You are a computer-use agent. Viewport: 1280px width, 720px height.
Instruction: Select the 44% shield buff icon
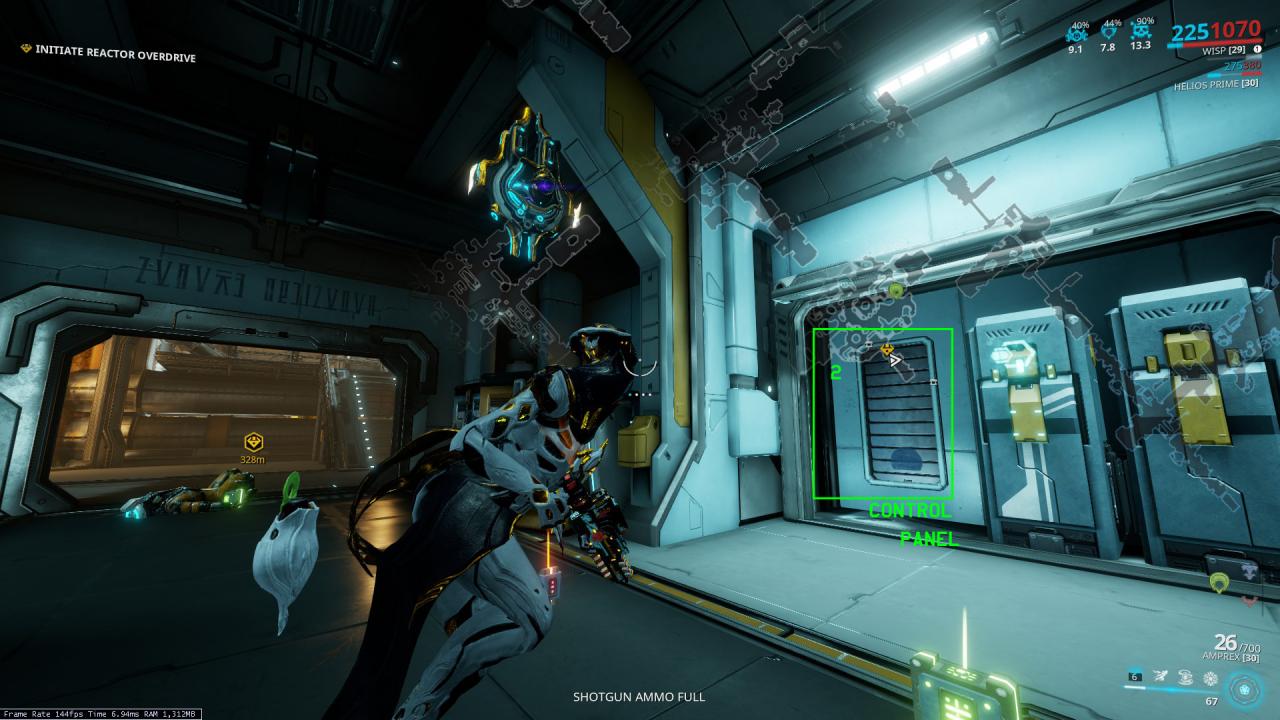1108,32
